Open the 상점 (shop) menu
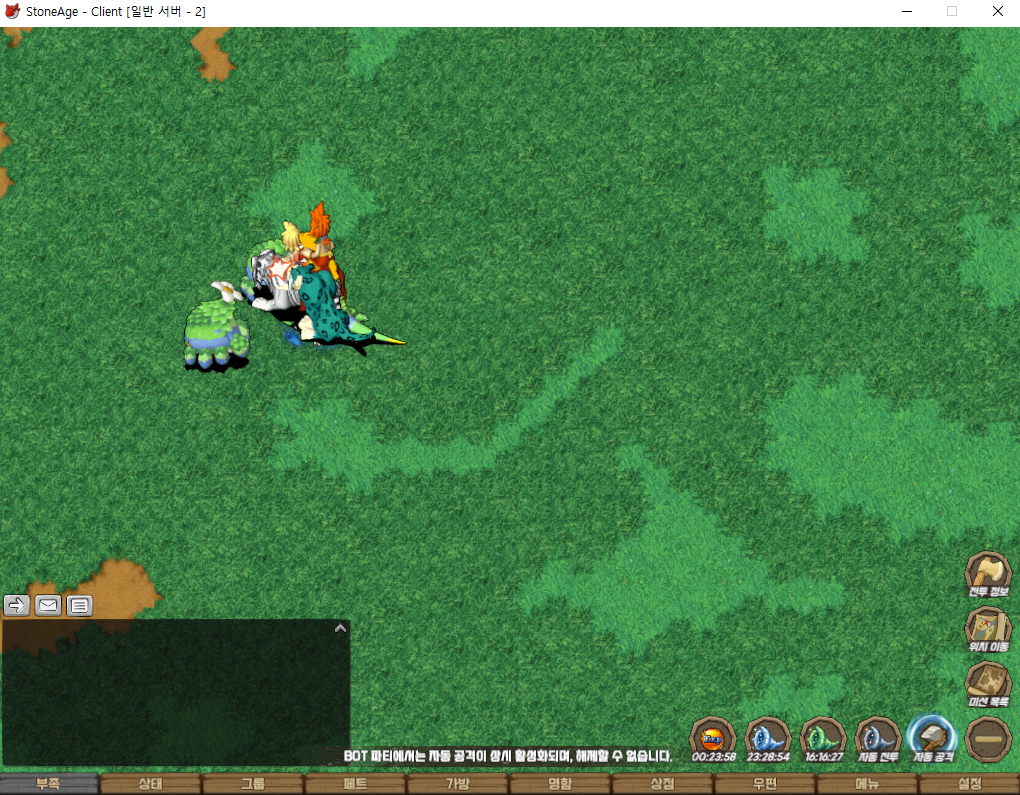Image resolution: width=1020 pixels, height=795 pixels. pos(662,784)
